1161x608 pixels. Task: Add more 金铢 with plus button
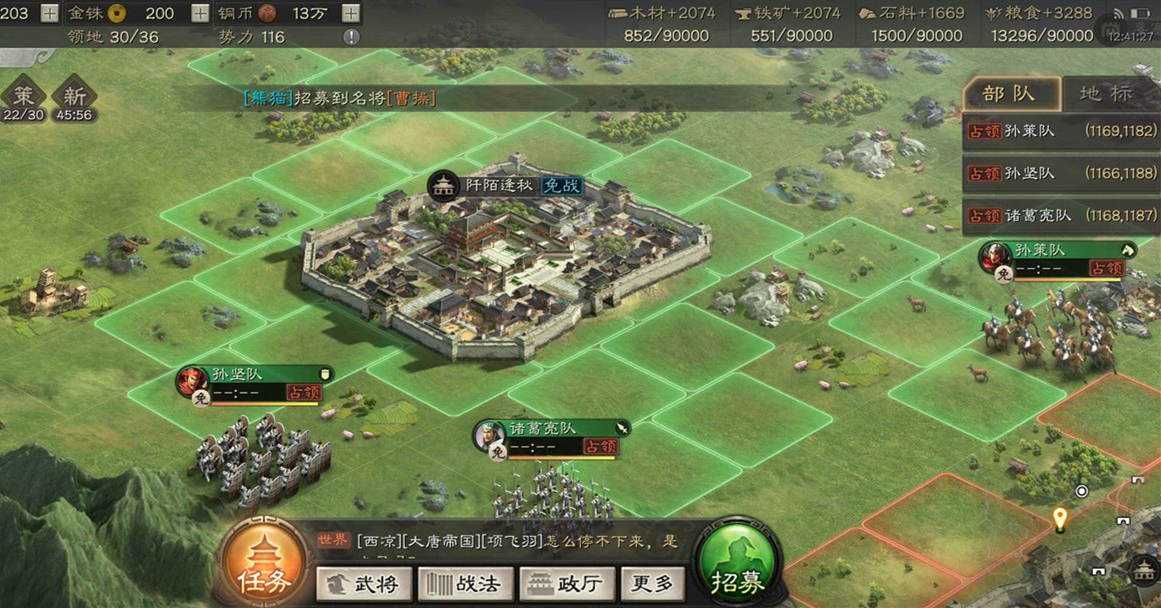[x=200, y=13]
